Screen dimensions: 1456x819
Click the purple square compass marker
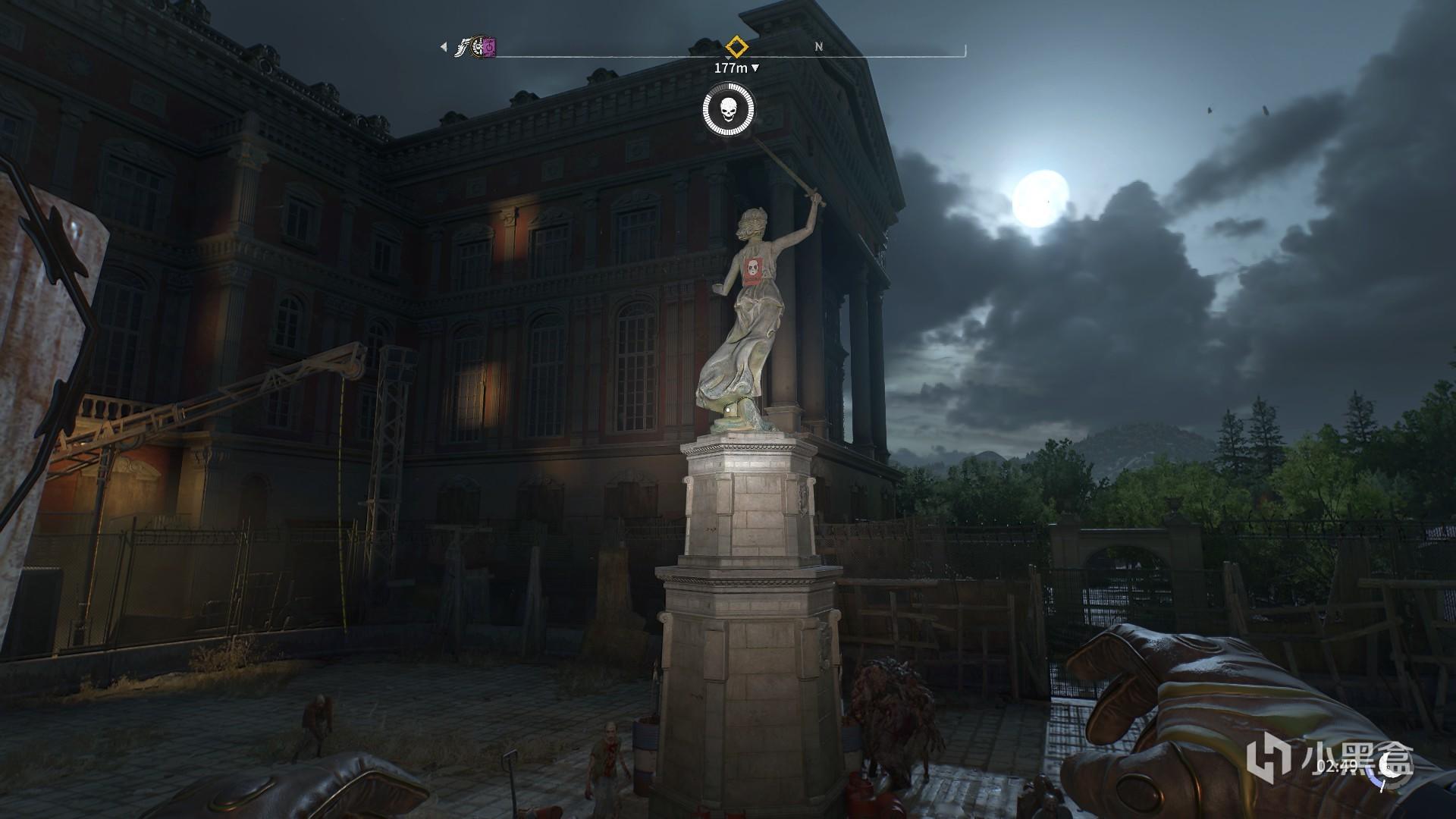490,48
